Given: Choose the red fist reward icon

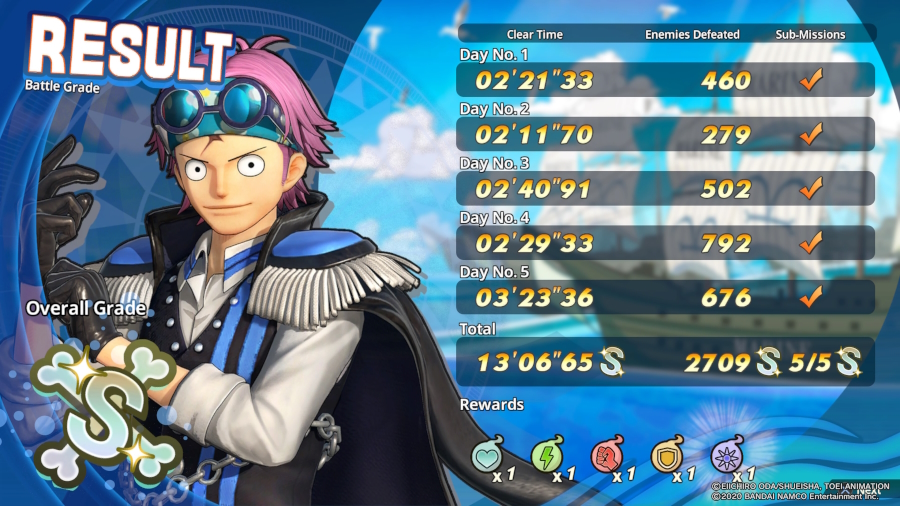Looking at the screenshot, I should [606, 455].
